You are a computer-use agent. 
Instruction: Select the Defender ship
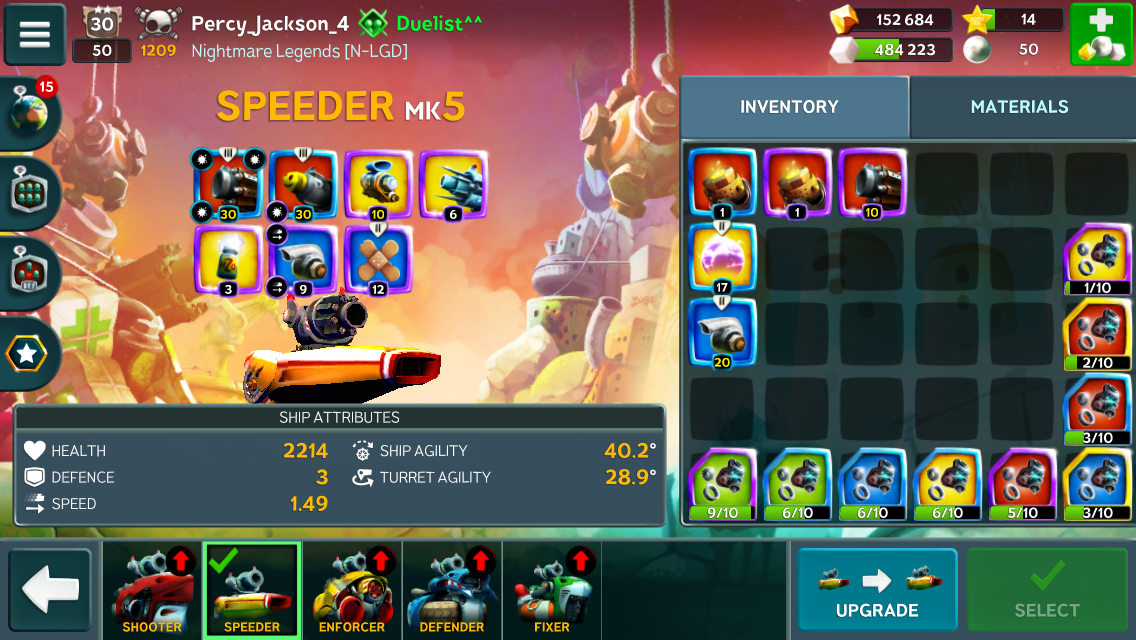point(452,591)
